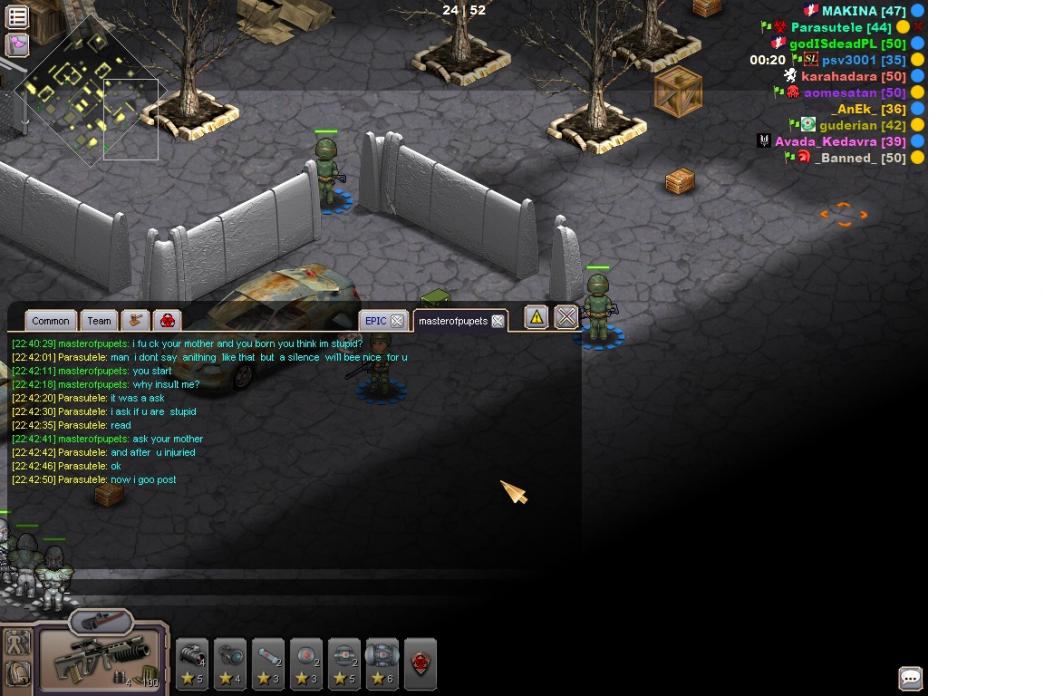
Task: Activate the red emblem hotbar slot
Action: tap(420, 664)
